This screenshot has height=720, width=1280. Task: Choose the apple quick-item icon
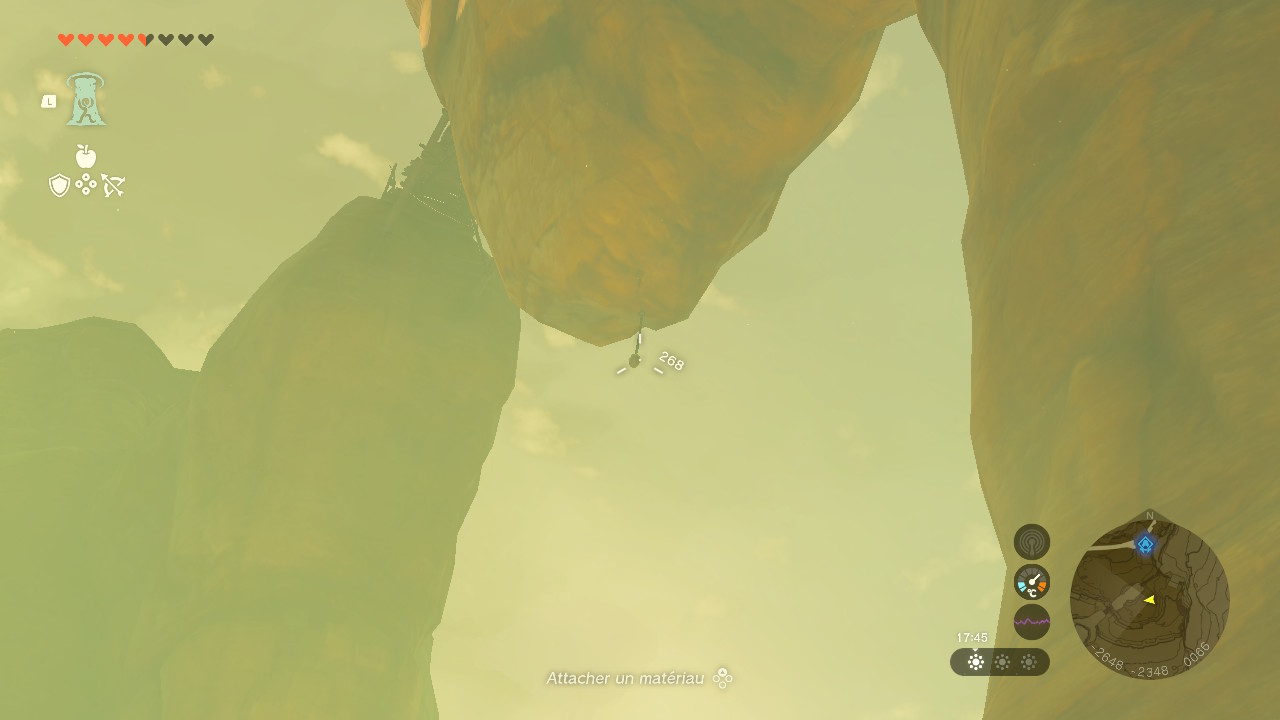86,156
